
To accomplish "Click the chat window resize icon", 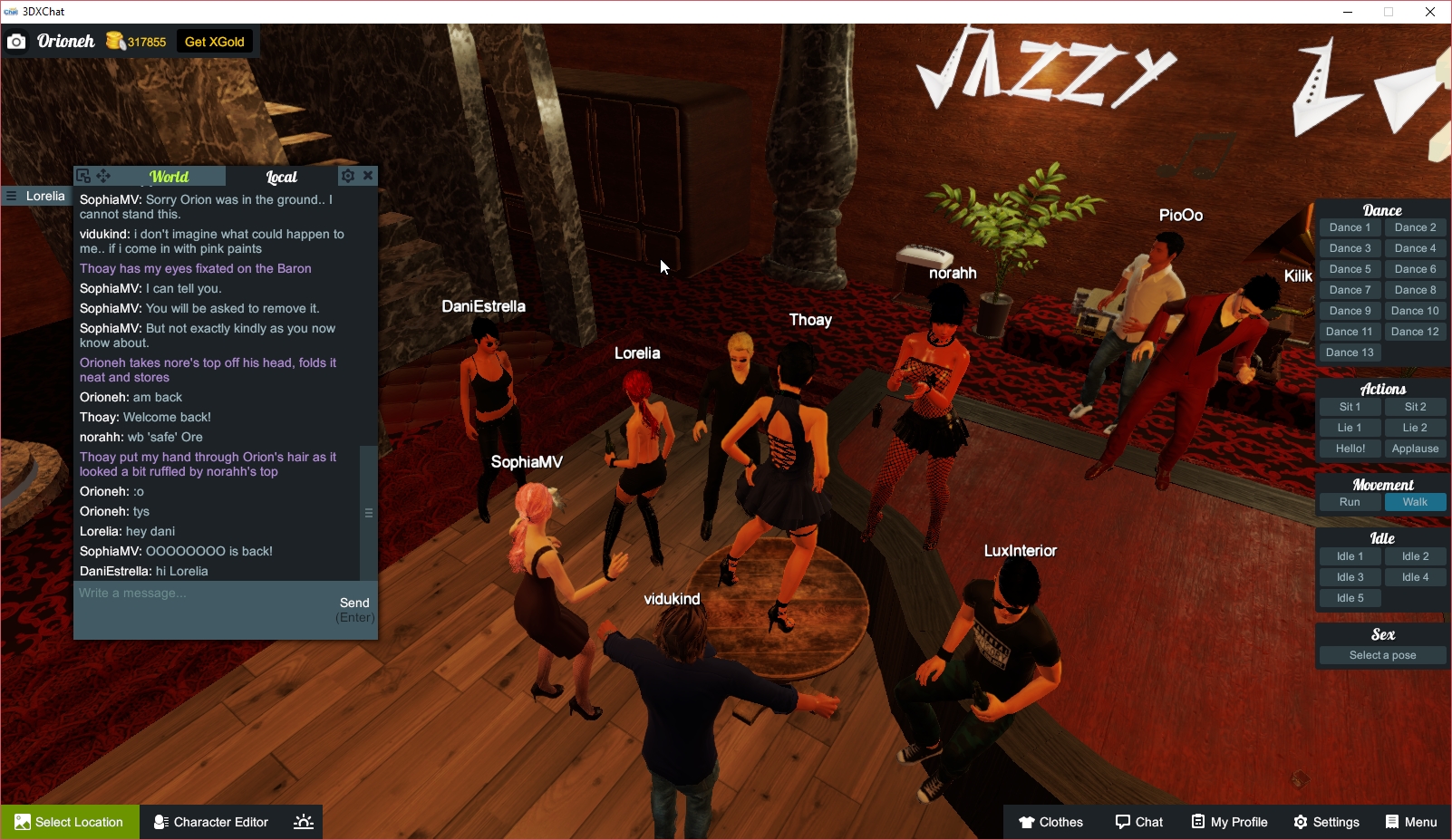I will pos(84,174).
